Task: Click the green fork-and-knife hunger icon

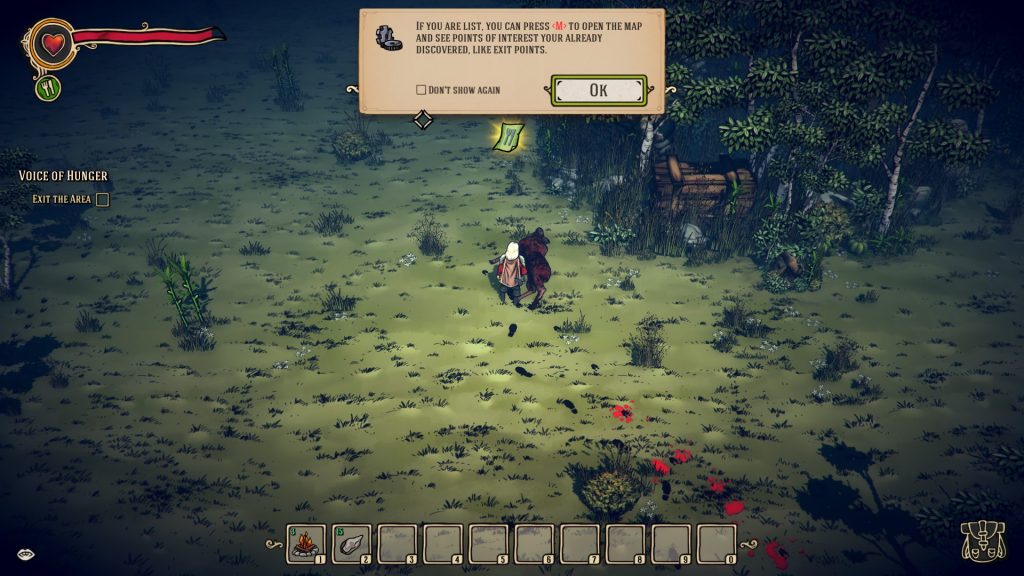Action: (x=48, y=87)
